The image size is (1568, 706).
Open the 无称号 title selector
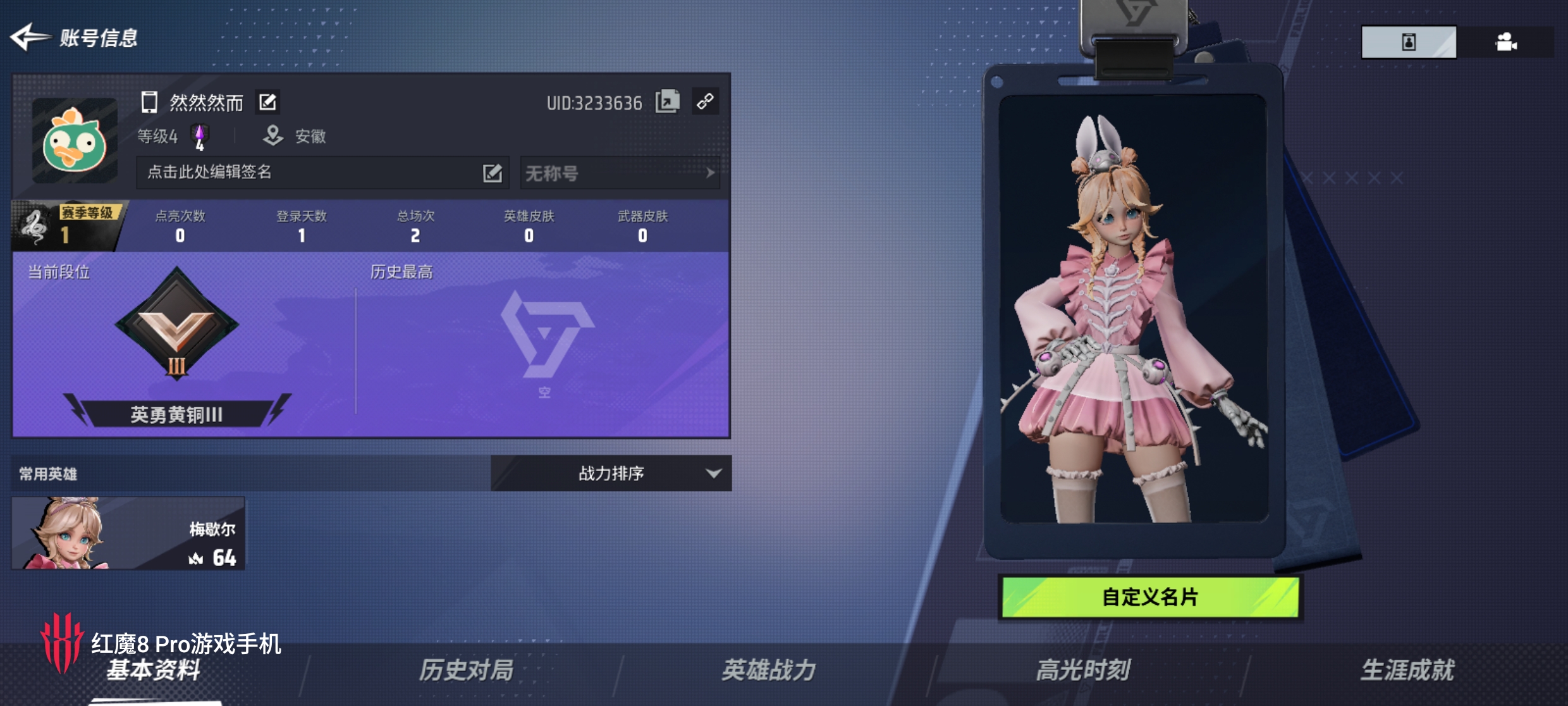click(620, 173)
